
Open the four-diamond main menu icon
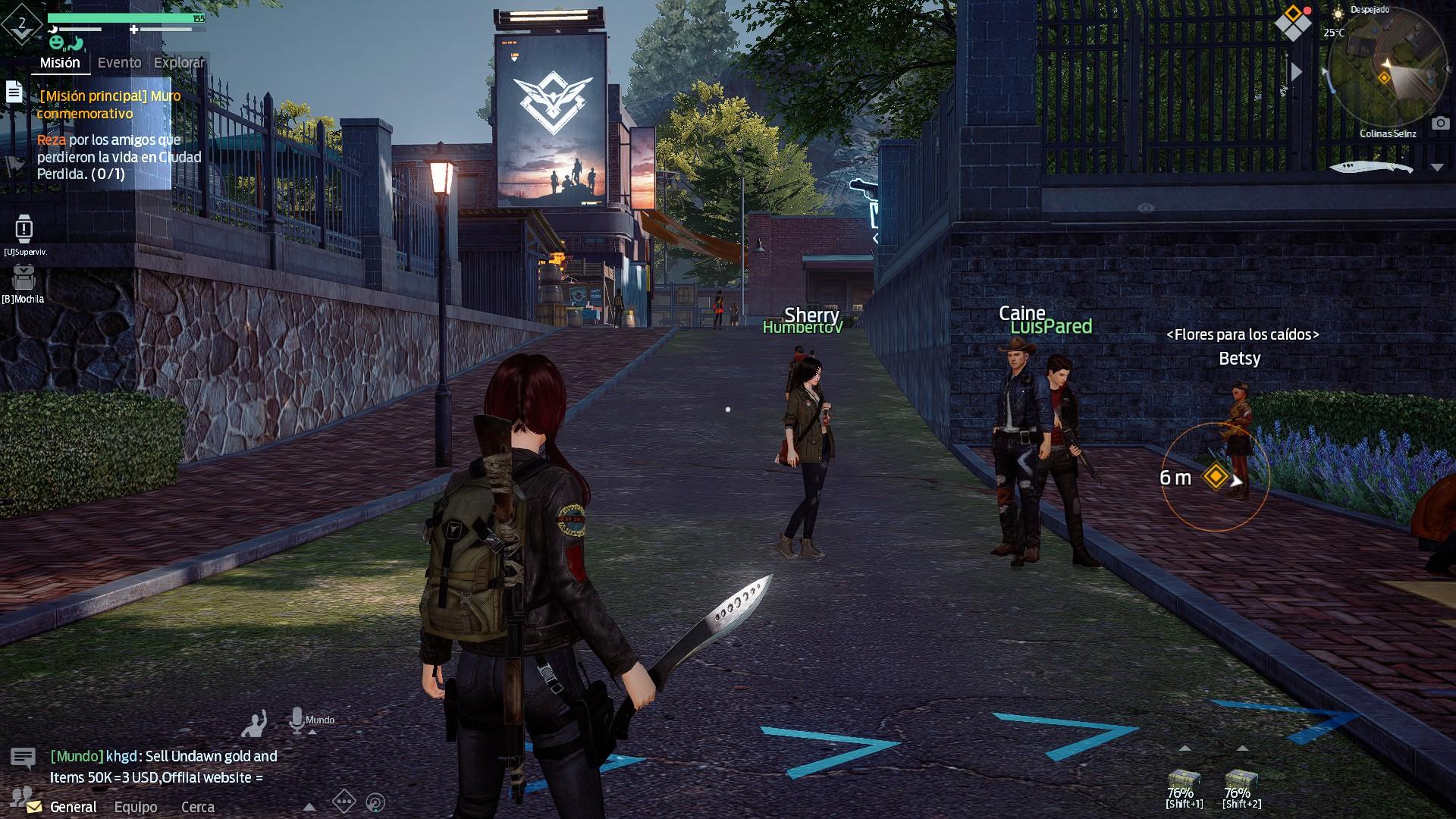coord(1292,24)
